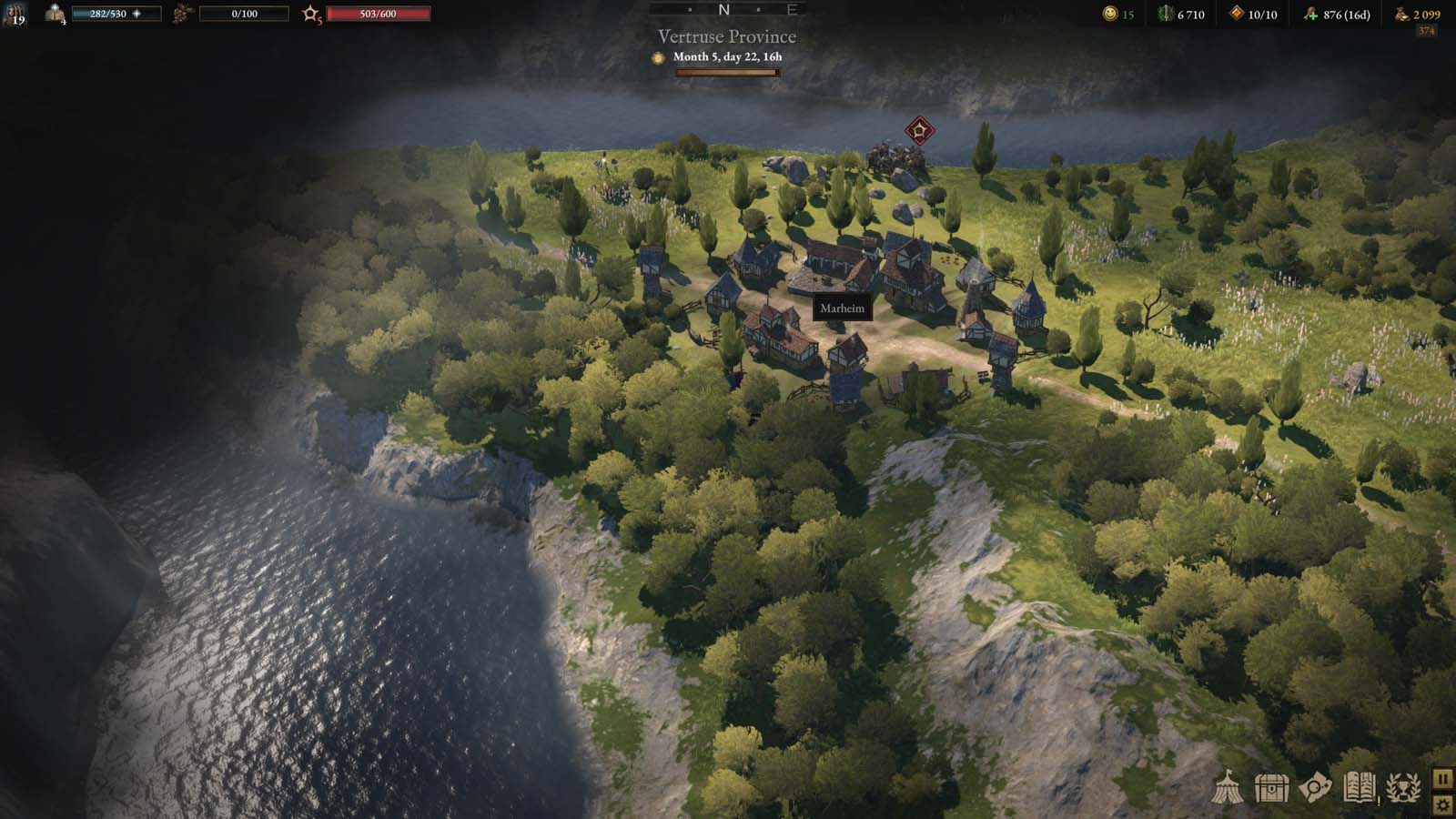Click the smiley face morale icon
The image size is (1456, 819).
[1109, 14]
